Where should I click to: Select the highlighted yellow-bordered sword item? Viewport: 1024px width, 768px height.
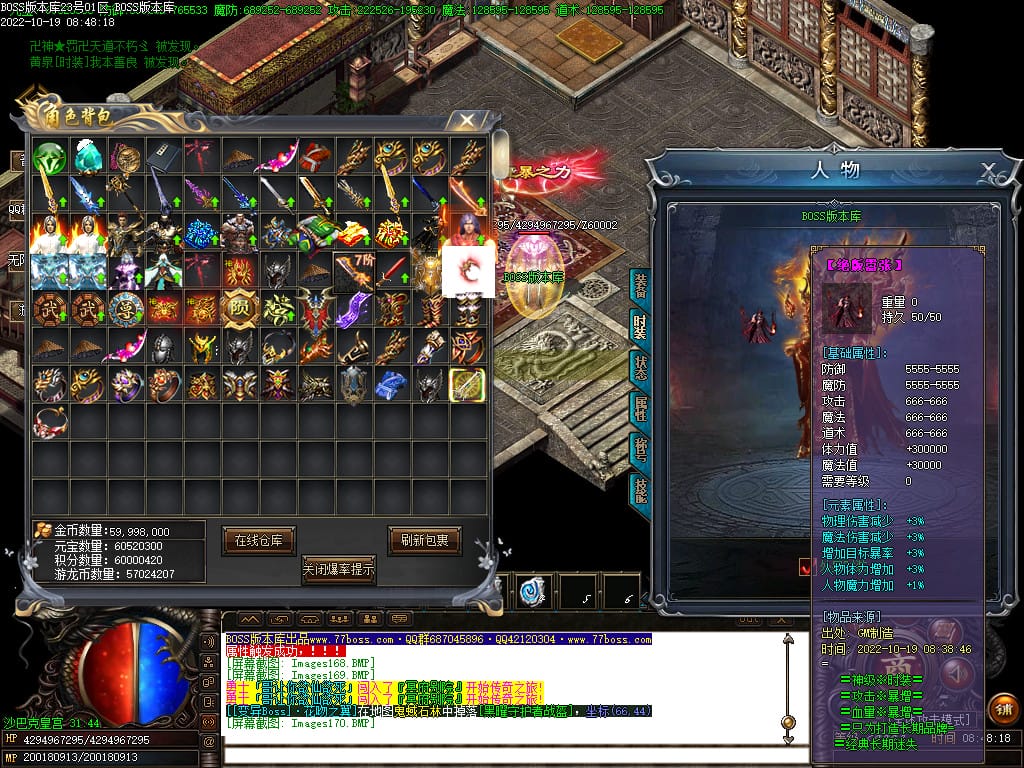click(x=466, y=385)
